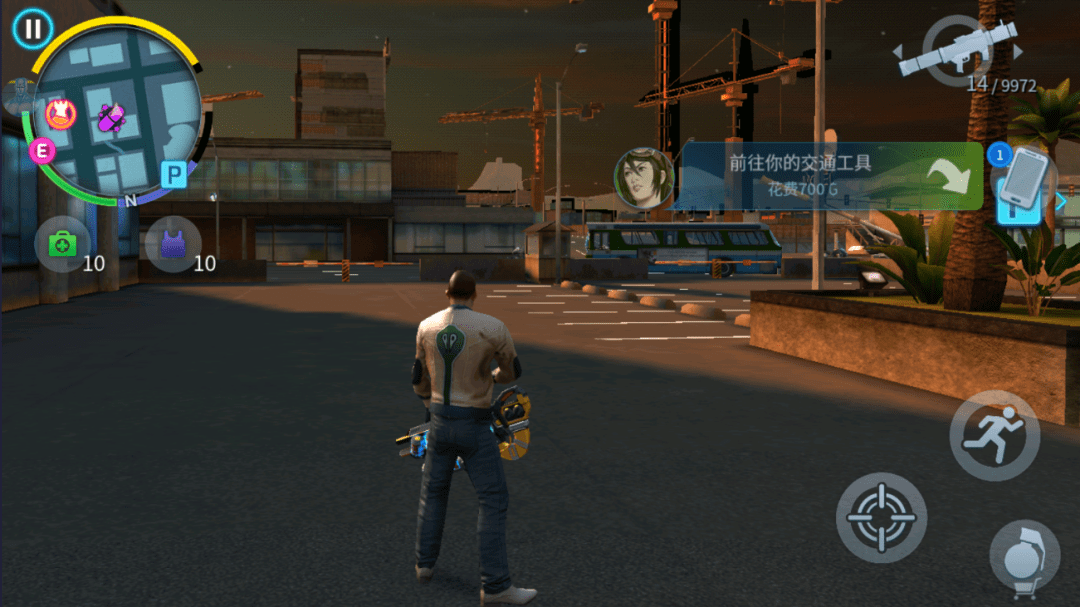Select the pink E marker by the minimap
Screen dimensions: 1080x607
point(42,151)
